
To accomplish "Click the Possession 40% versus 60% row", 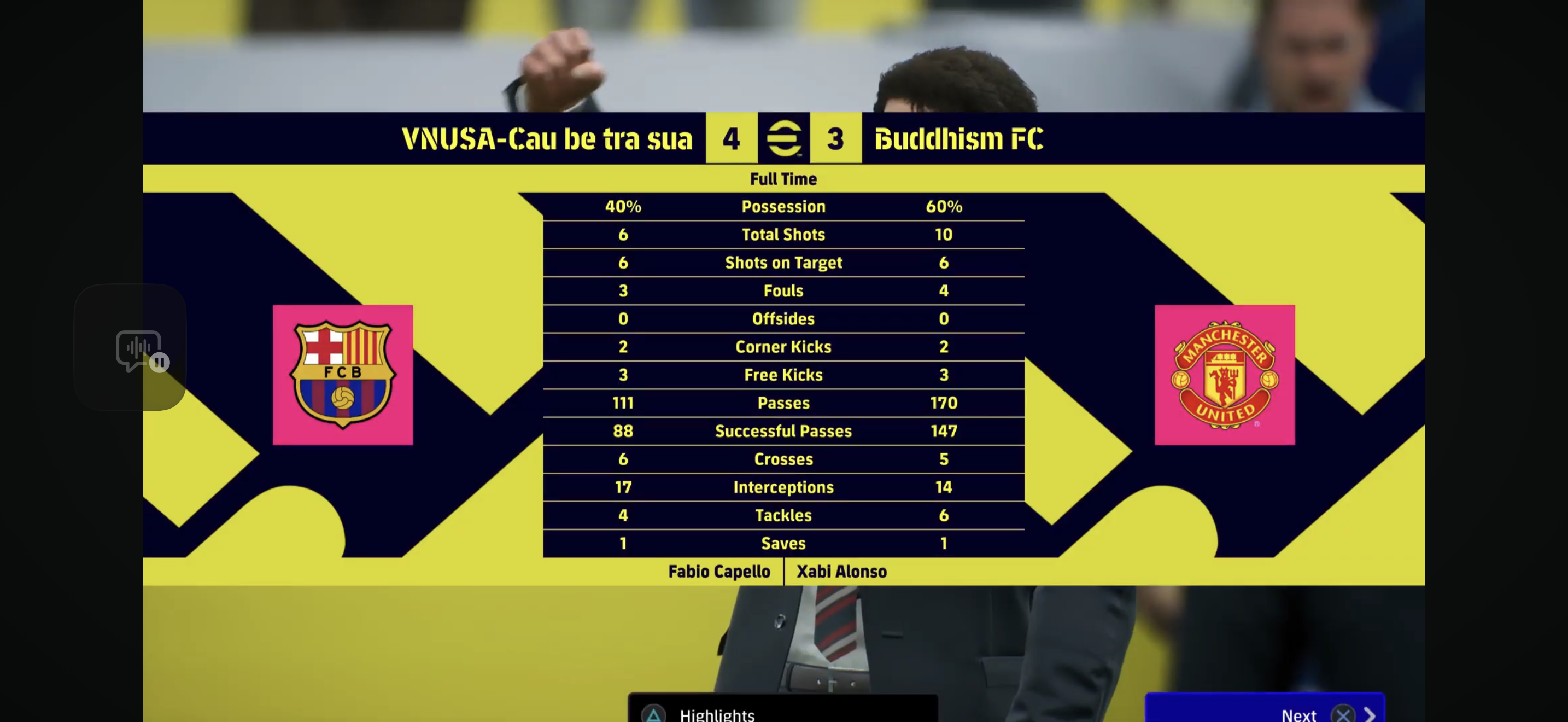I will (783, 206).
